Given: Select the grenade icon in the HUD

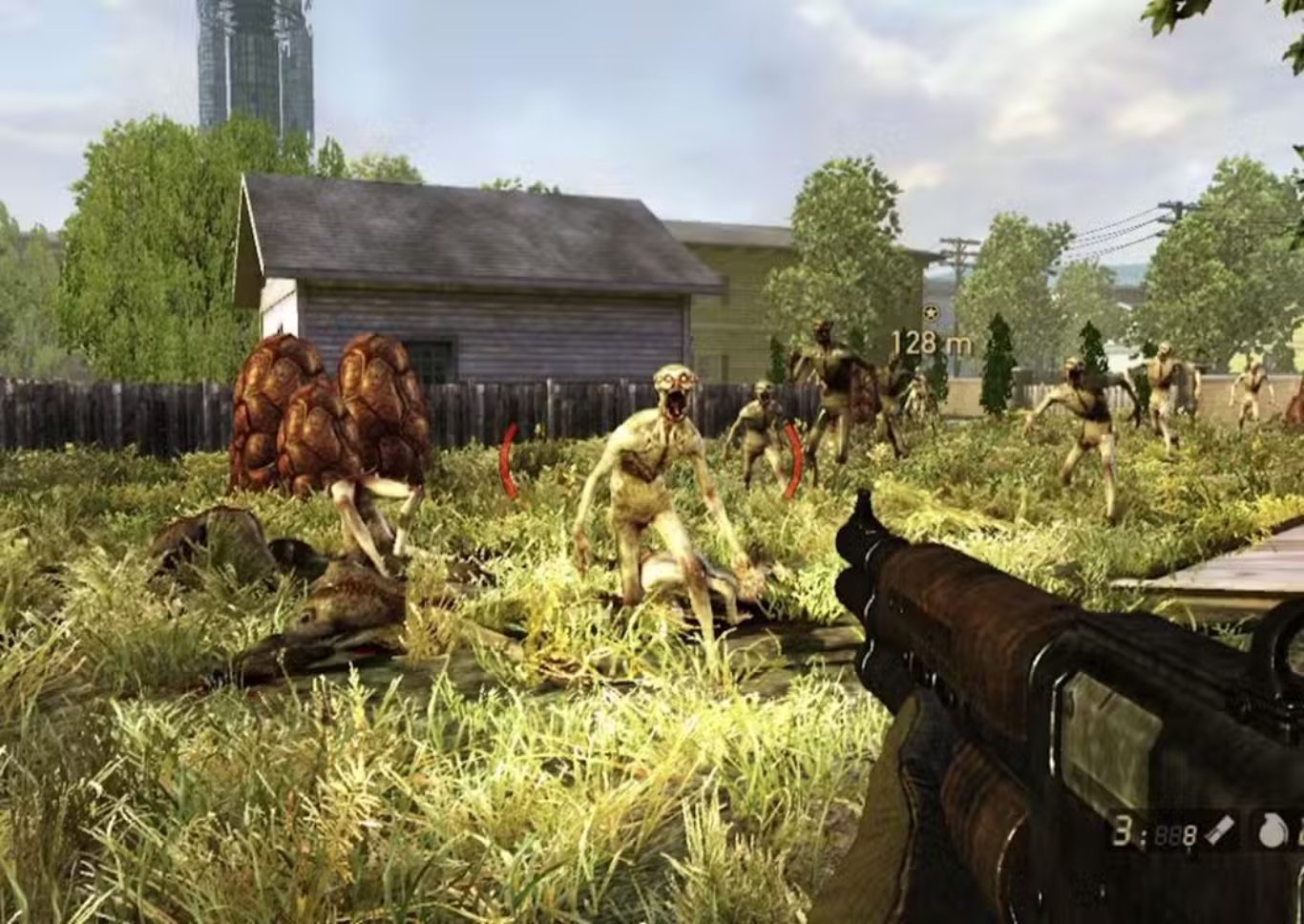Looking at the screenshot, I should pyautogui.click(x=1271, y=832).
